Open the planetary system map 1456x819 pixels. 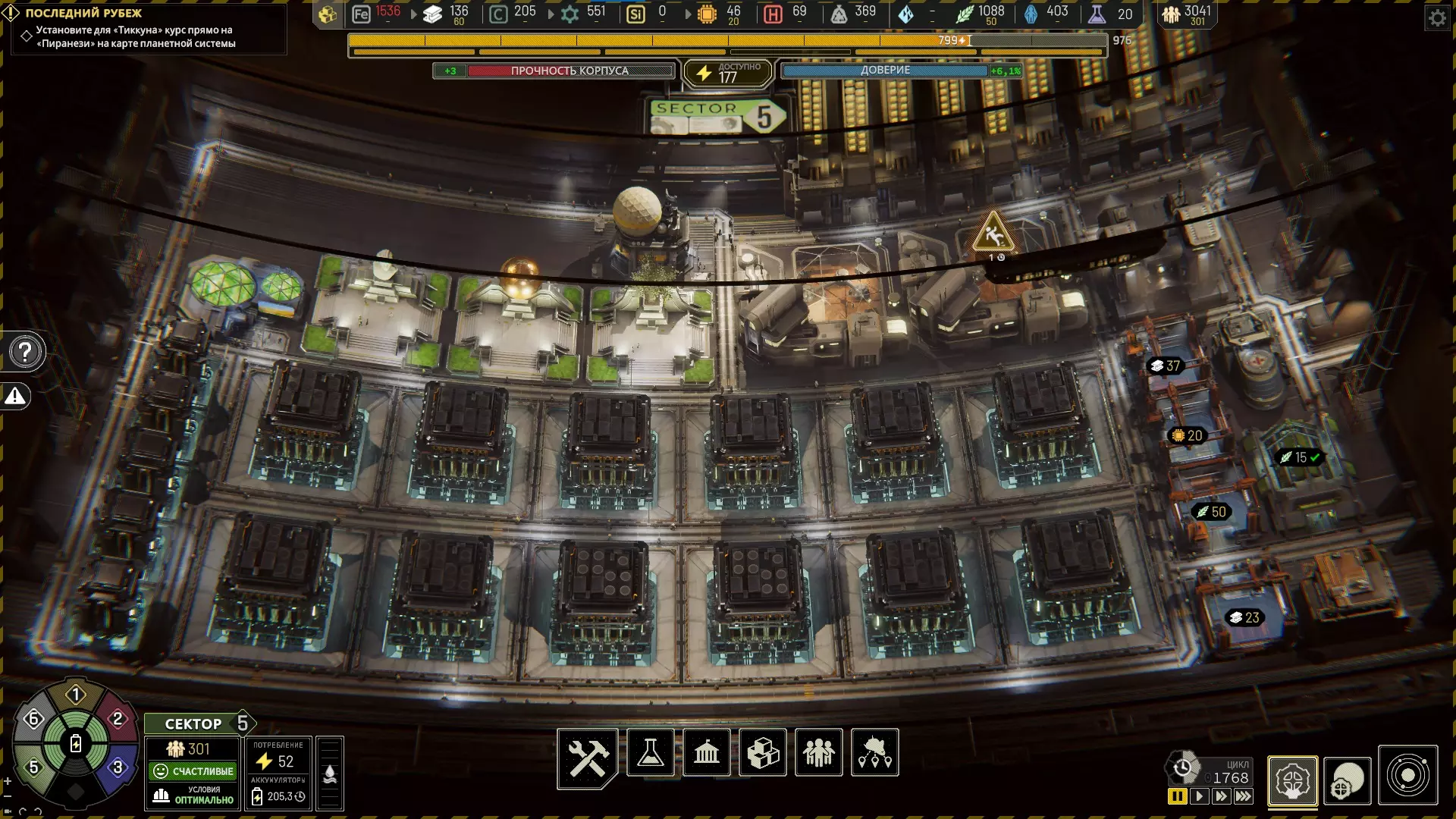click(1408, 776)
